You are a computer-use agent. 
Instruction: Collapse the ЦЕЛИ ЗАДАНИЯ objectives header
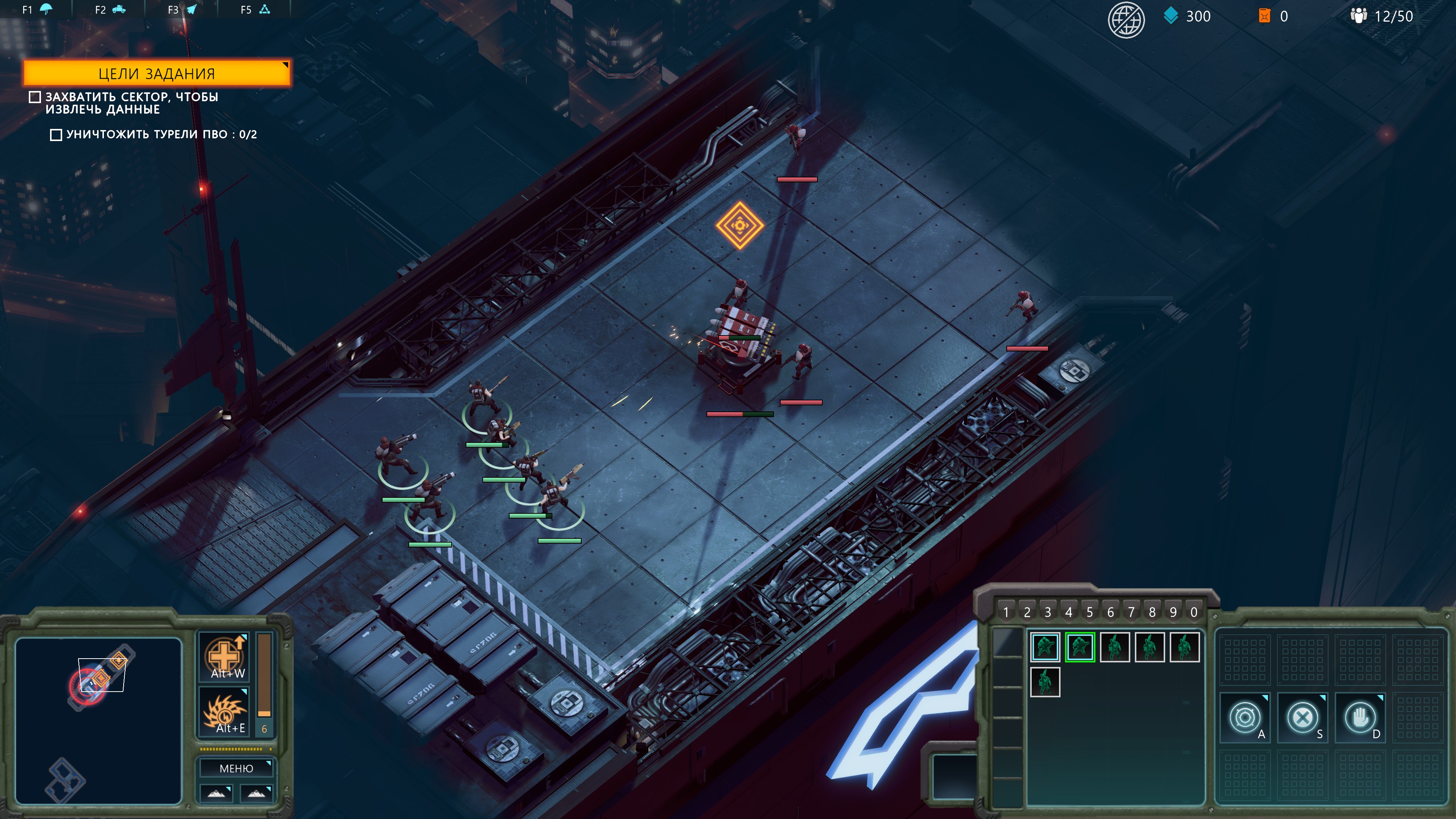[157, 74]
